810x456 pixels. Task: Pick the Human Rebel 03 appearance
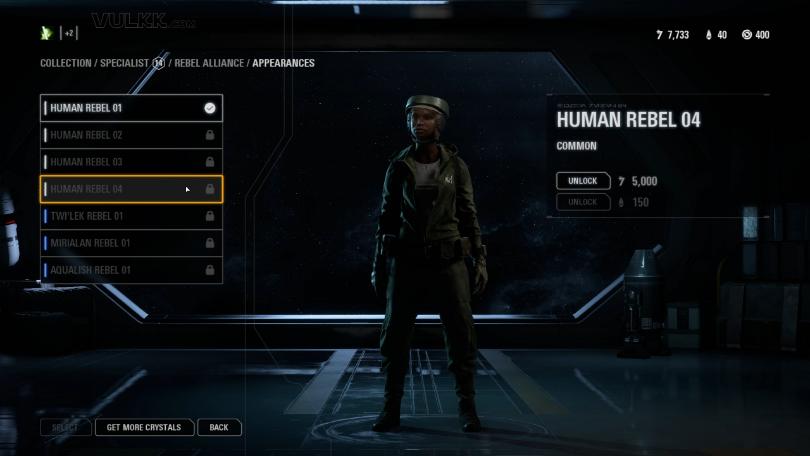(130, 162)
